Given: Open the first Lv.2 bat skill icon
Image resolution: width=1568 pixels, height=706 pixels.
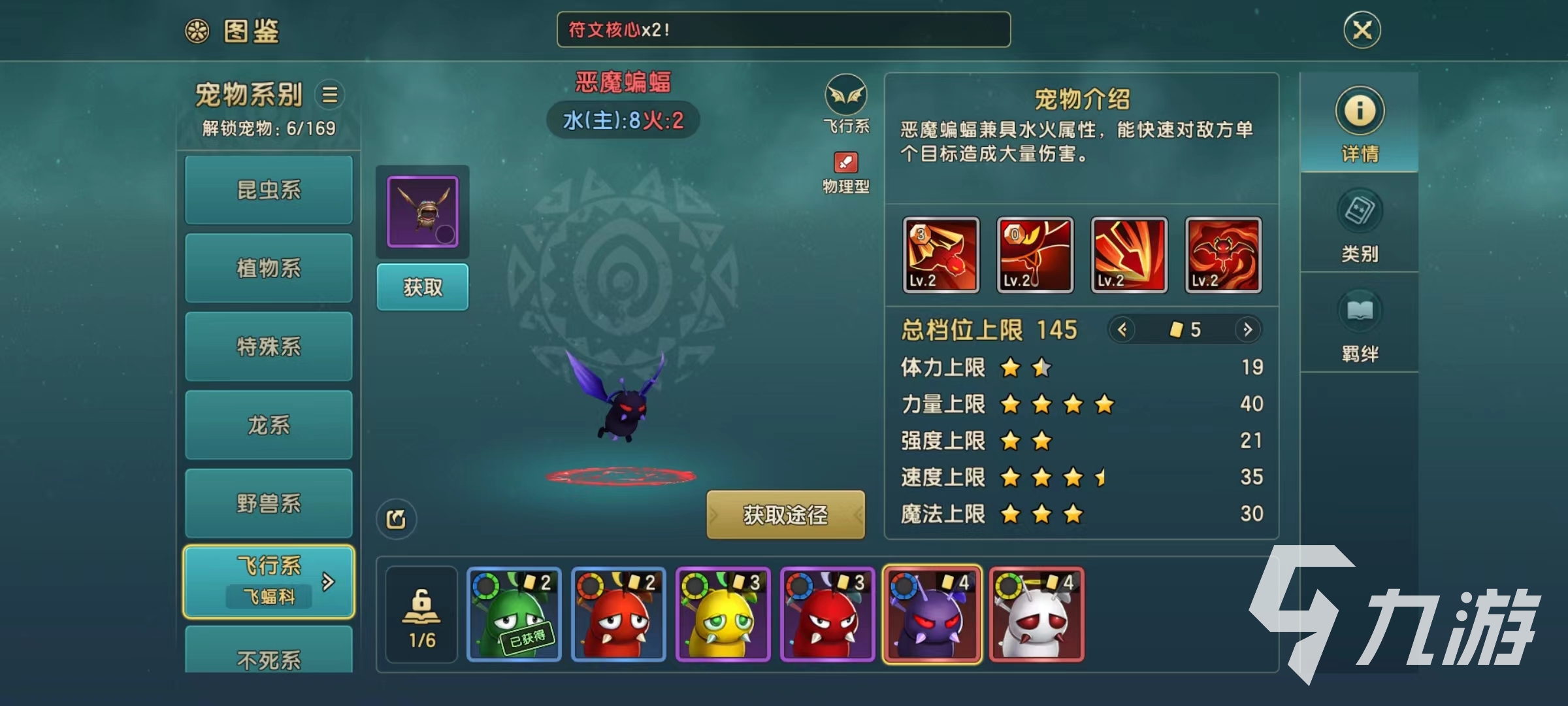Looking at the screenshot, I should coord(941,255).
